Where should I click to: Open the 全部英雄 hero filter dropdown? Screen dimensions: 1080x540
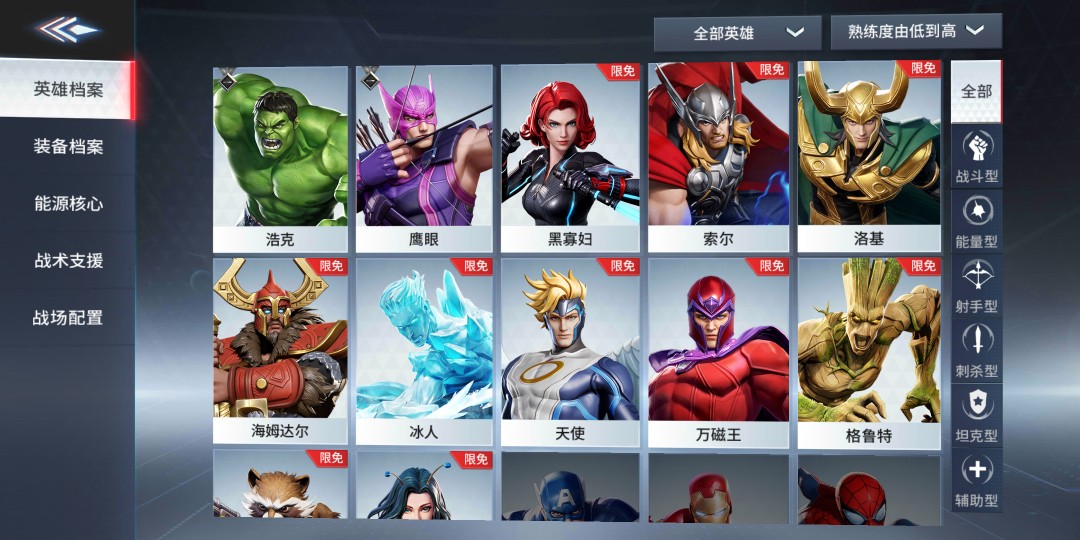coord(737,33)
